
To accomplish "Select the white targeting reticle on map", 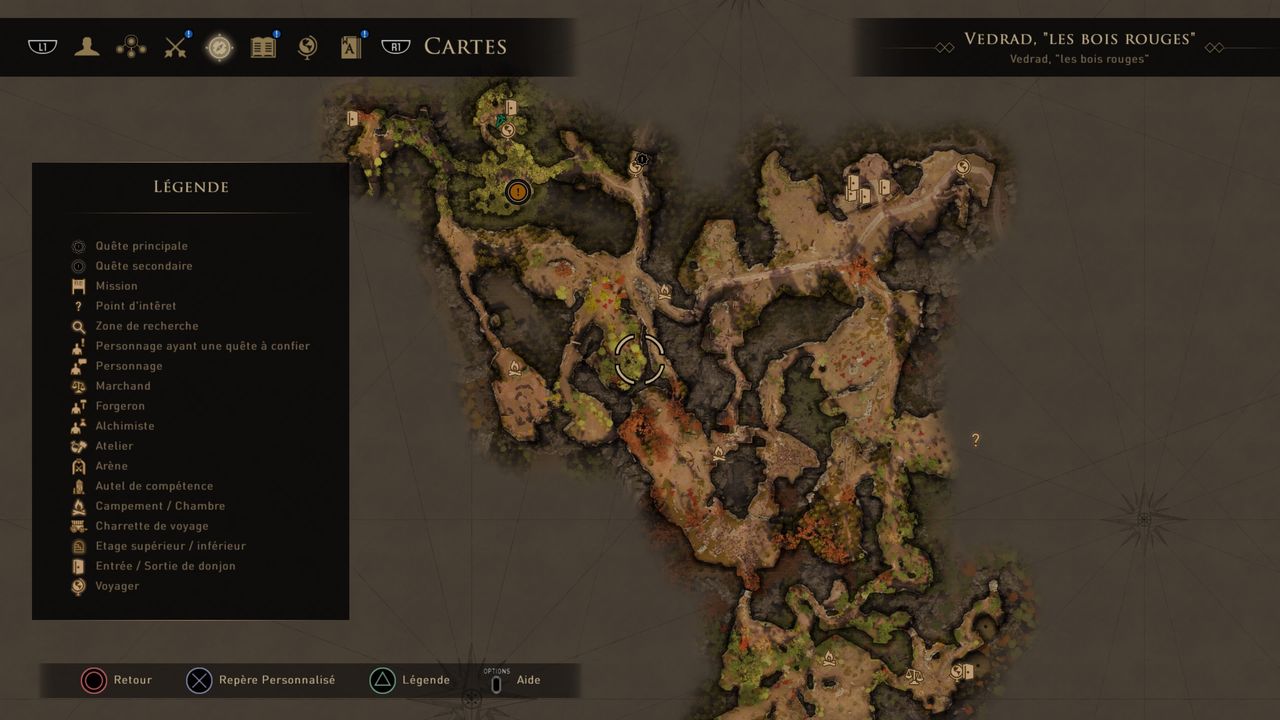I will (x=639, y=360).
